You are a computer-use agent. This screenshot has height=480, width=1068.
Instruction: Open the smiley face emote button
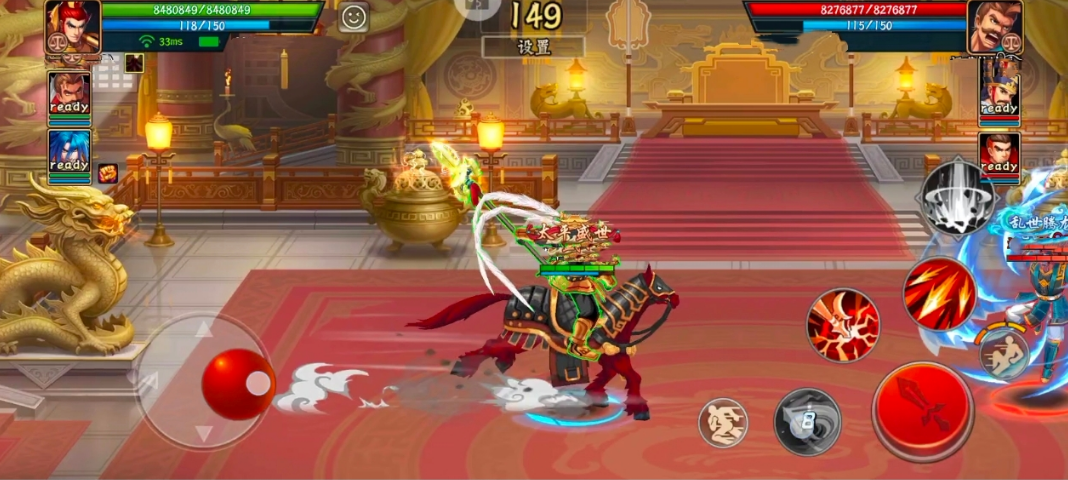352,17
